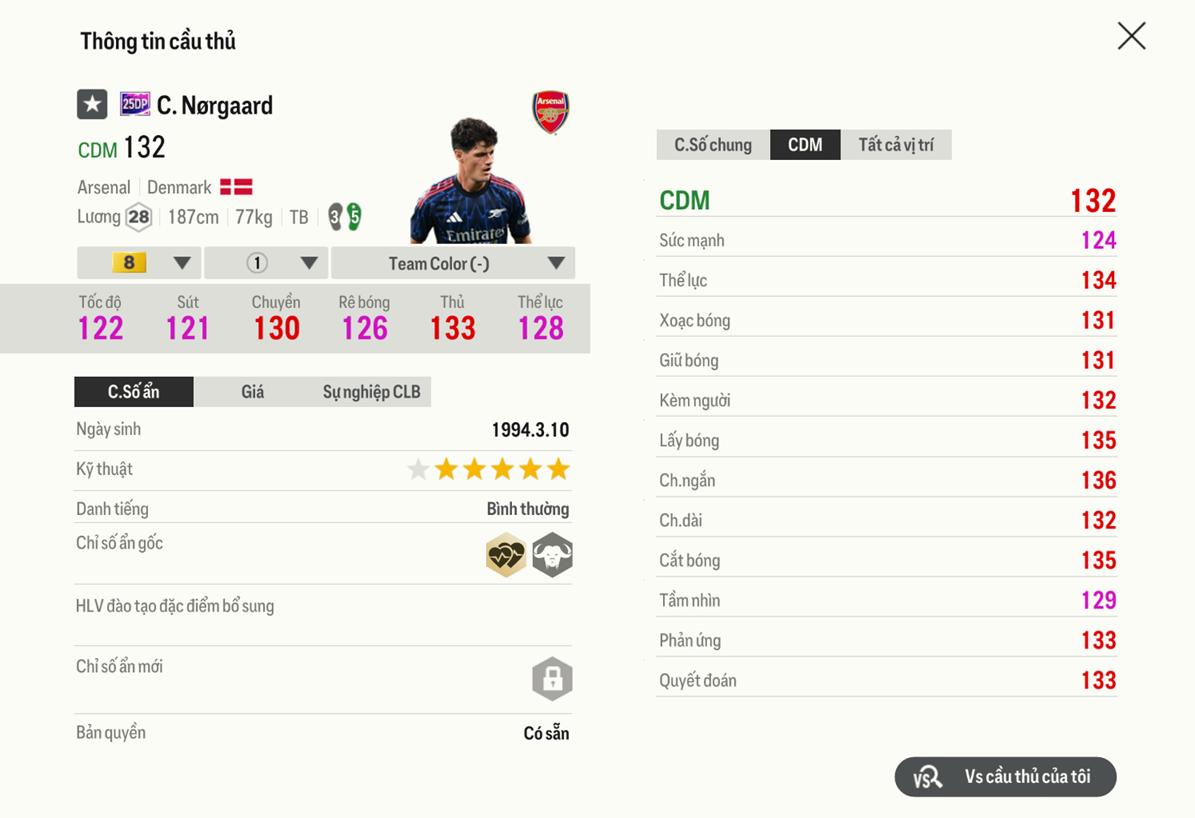Click Vs cầu thủ của tôi button
The width and height of the screenshot is (1195, 818).
(x=1005, y=777)
